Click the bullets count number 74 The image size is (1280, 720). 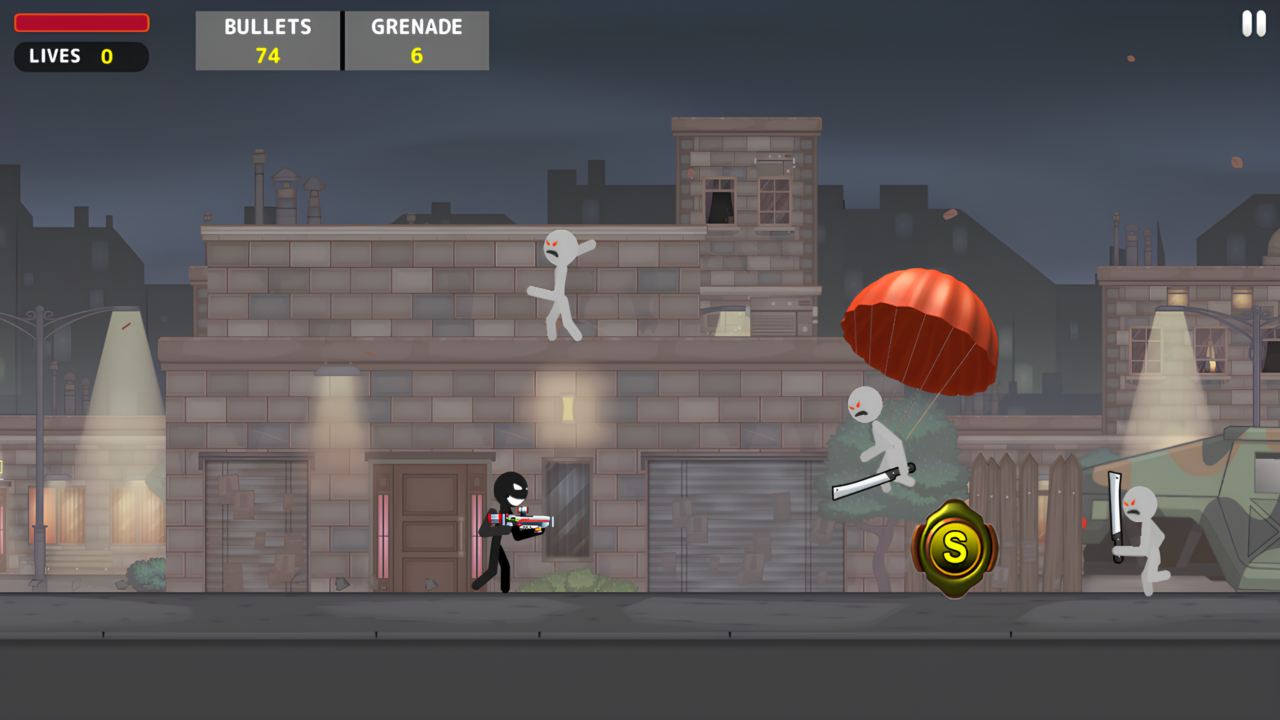[x=267, y=54]
